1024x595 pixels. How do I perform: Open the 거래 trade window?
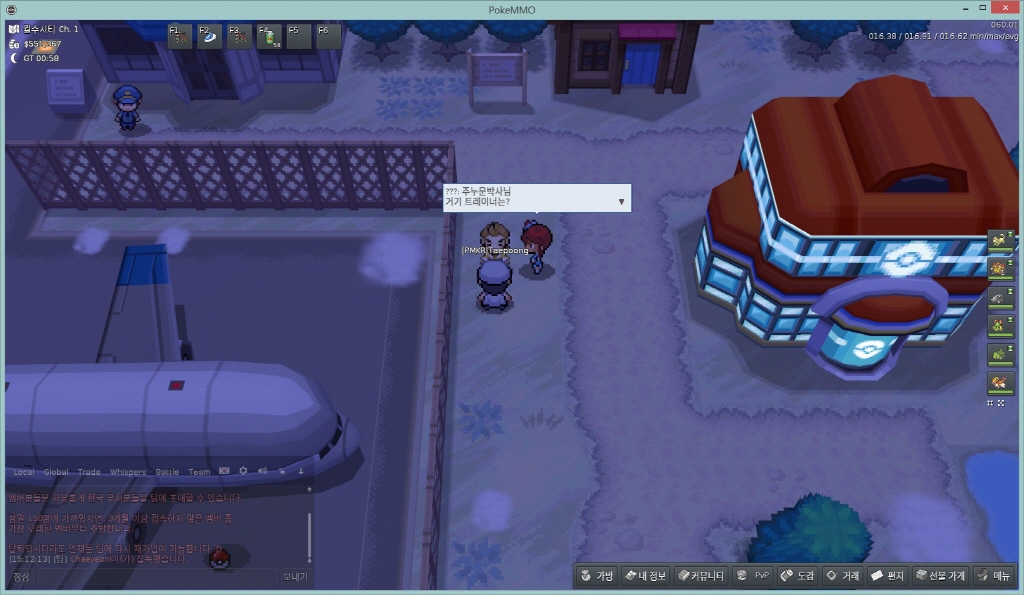842,576
